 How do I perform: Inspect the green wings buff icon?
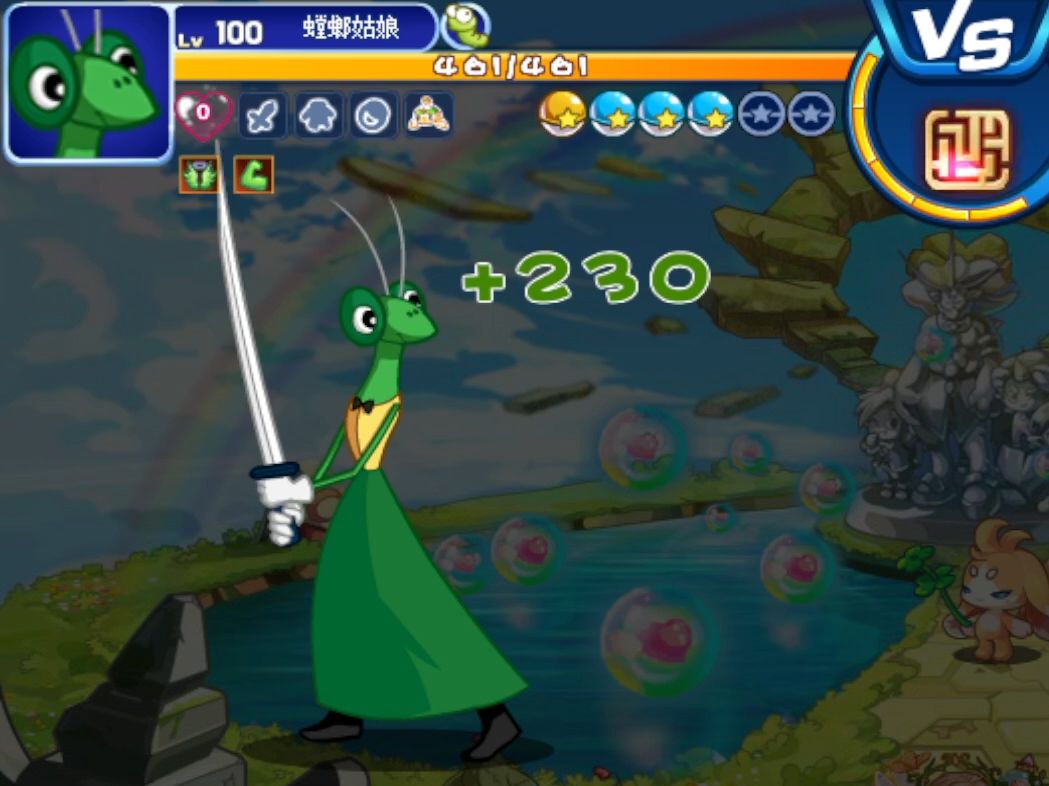point(198,174)
